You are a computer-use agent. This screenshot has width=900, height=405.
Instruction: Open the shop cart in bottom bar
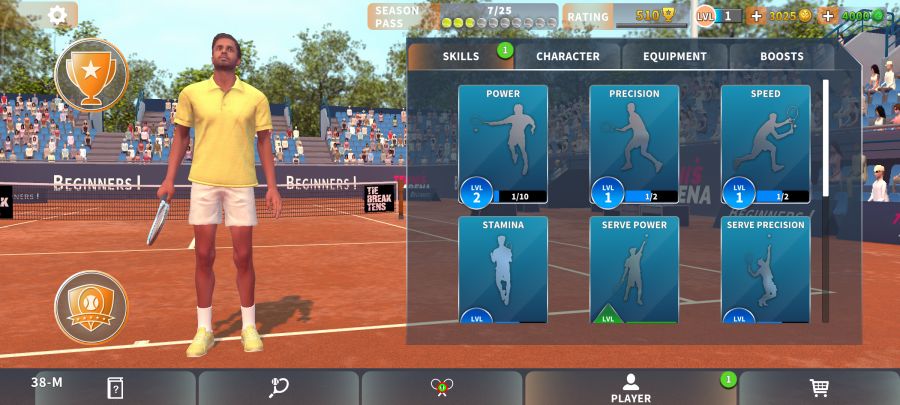pos(819,388)
